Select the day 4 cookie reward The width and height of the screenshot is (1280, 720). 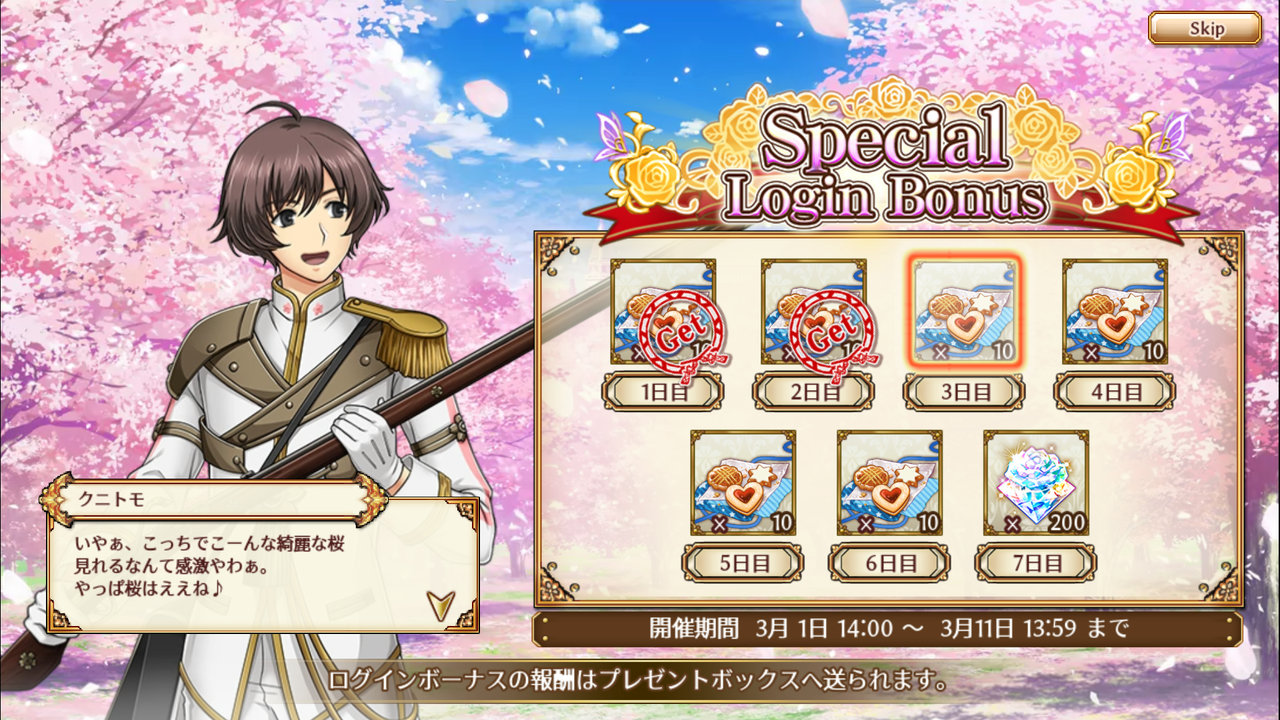(1114, 311)
